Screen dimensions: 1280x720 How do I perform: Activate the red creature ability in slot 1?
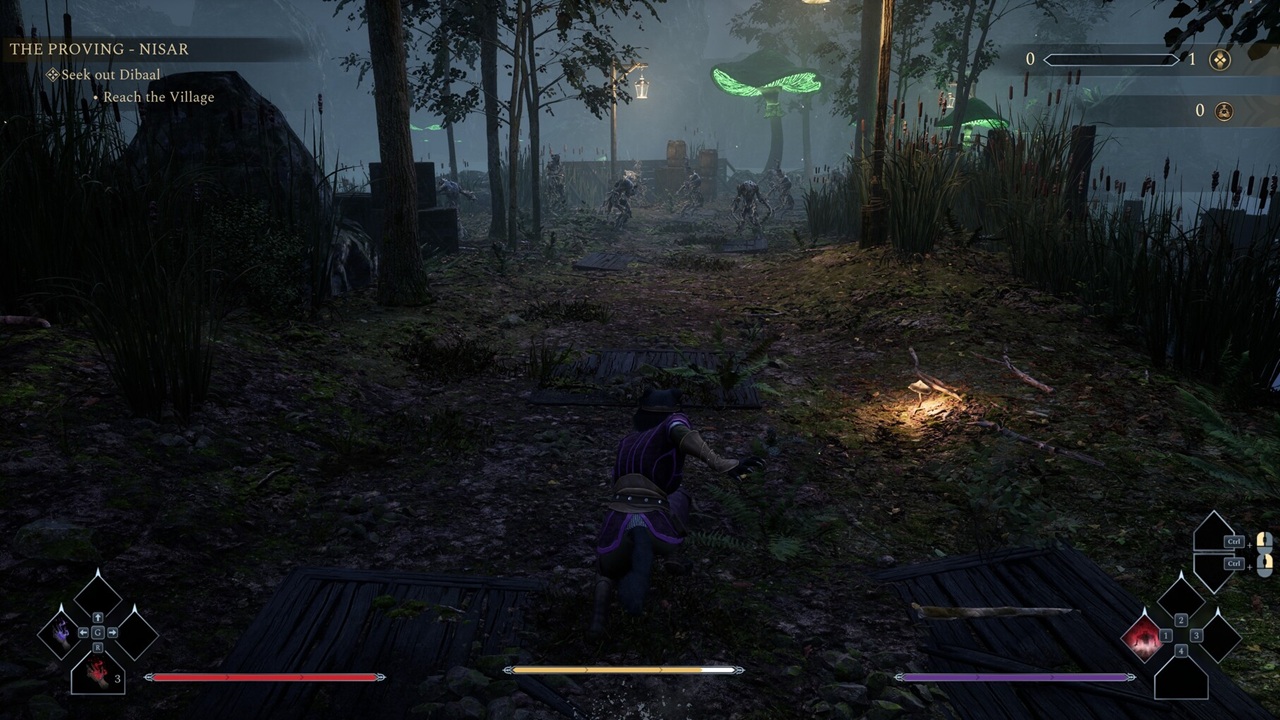[x=1142, y=636]
